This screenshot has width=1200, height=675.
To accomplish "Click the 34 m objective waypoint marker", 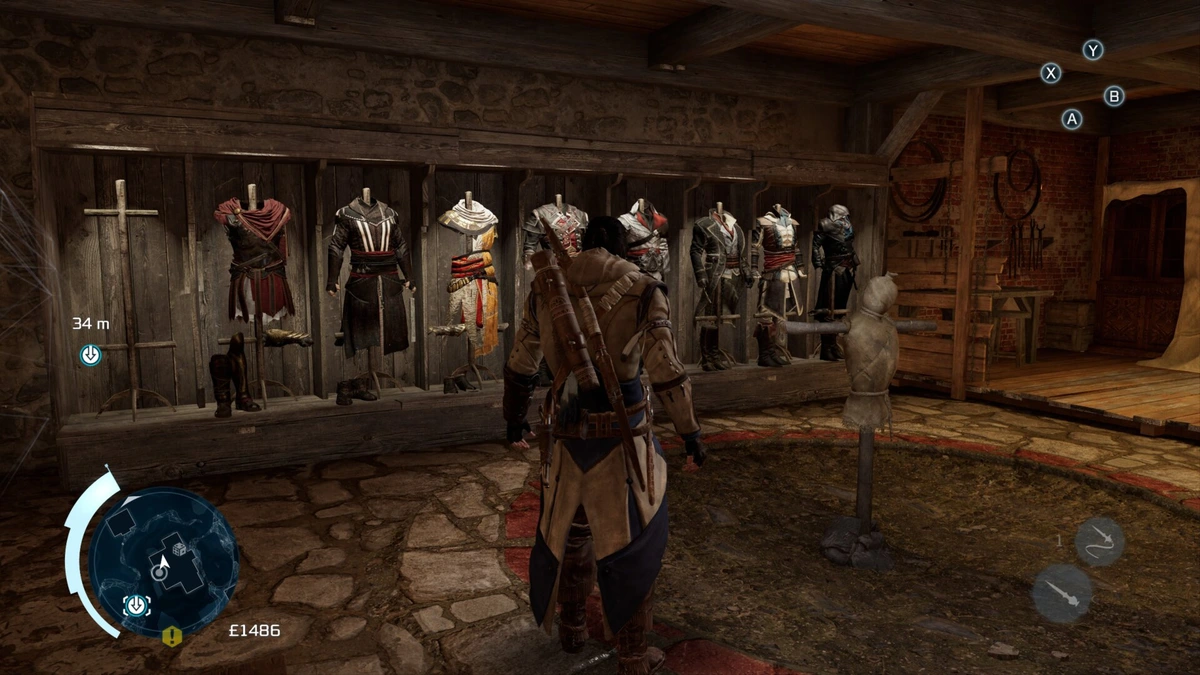I will [x=90, y=354].
